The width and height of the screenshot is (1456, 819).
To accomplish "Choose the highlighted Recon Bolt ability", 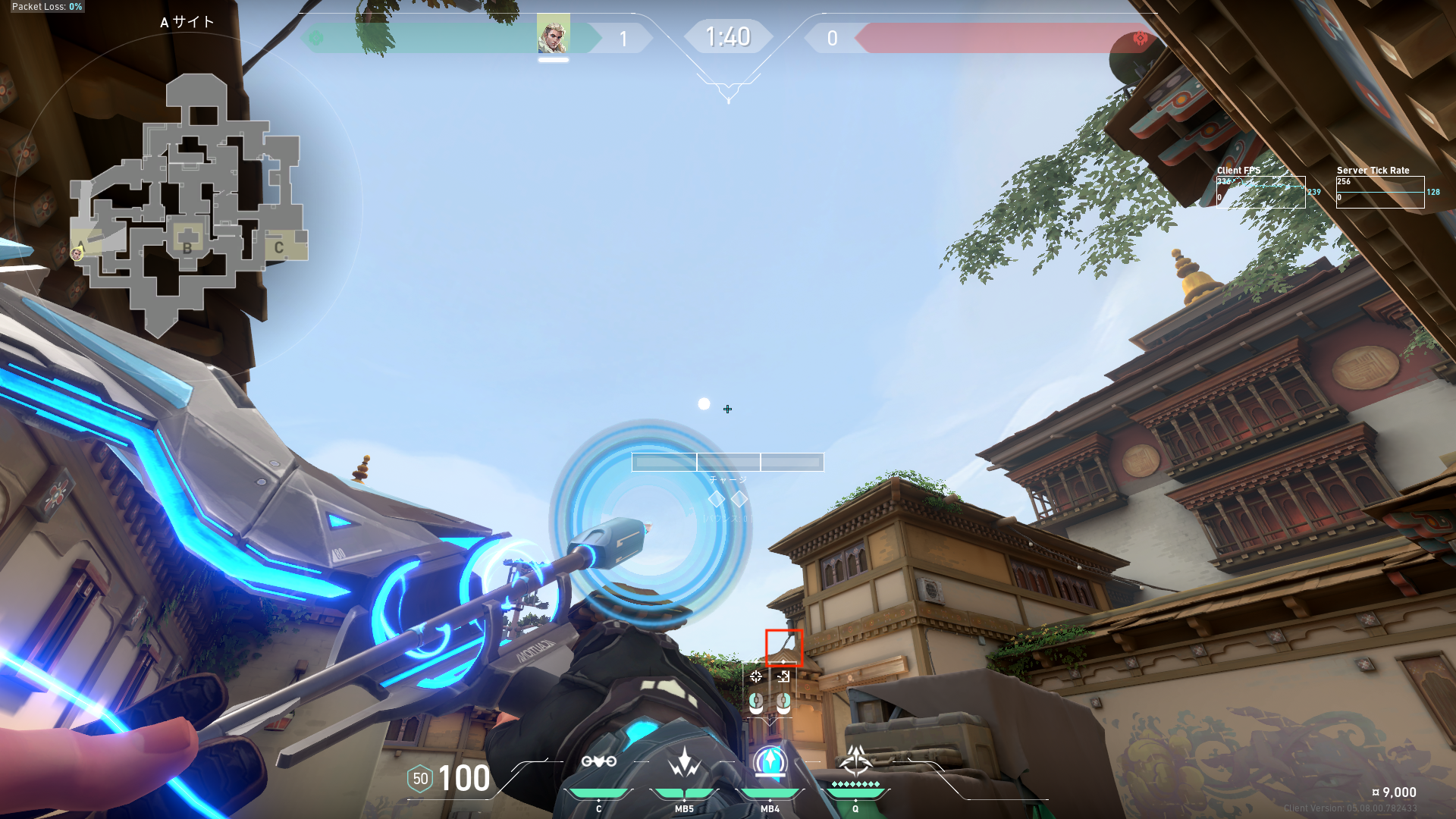I will [x=770, y=762].
